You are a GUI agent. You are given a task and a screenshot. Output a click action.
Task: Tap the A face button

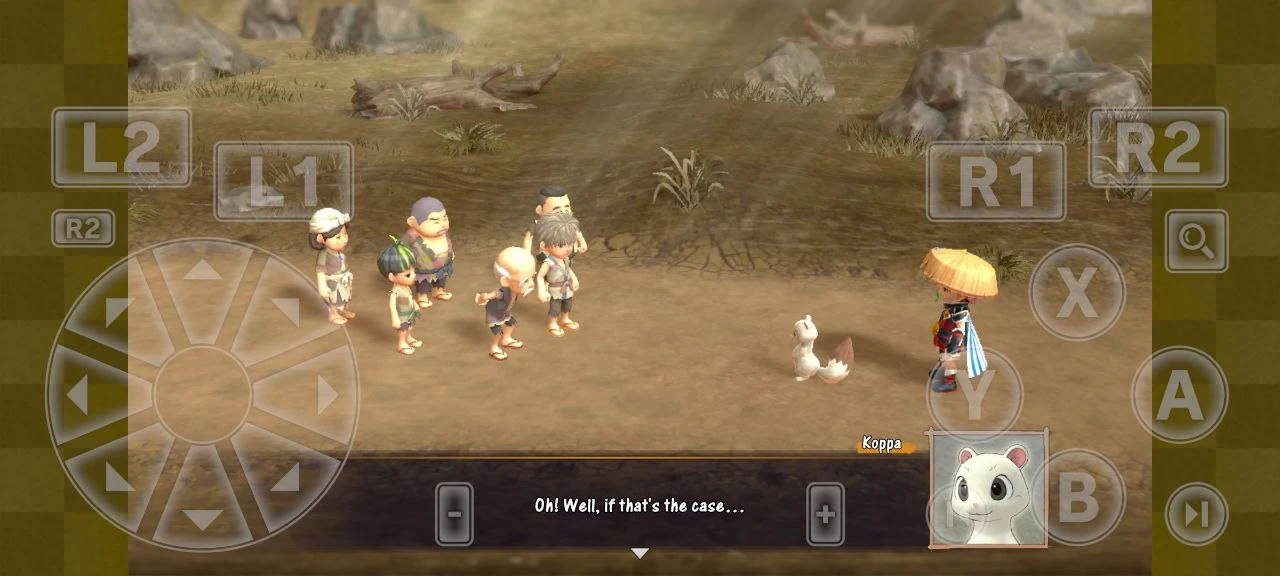[1180, 396]
